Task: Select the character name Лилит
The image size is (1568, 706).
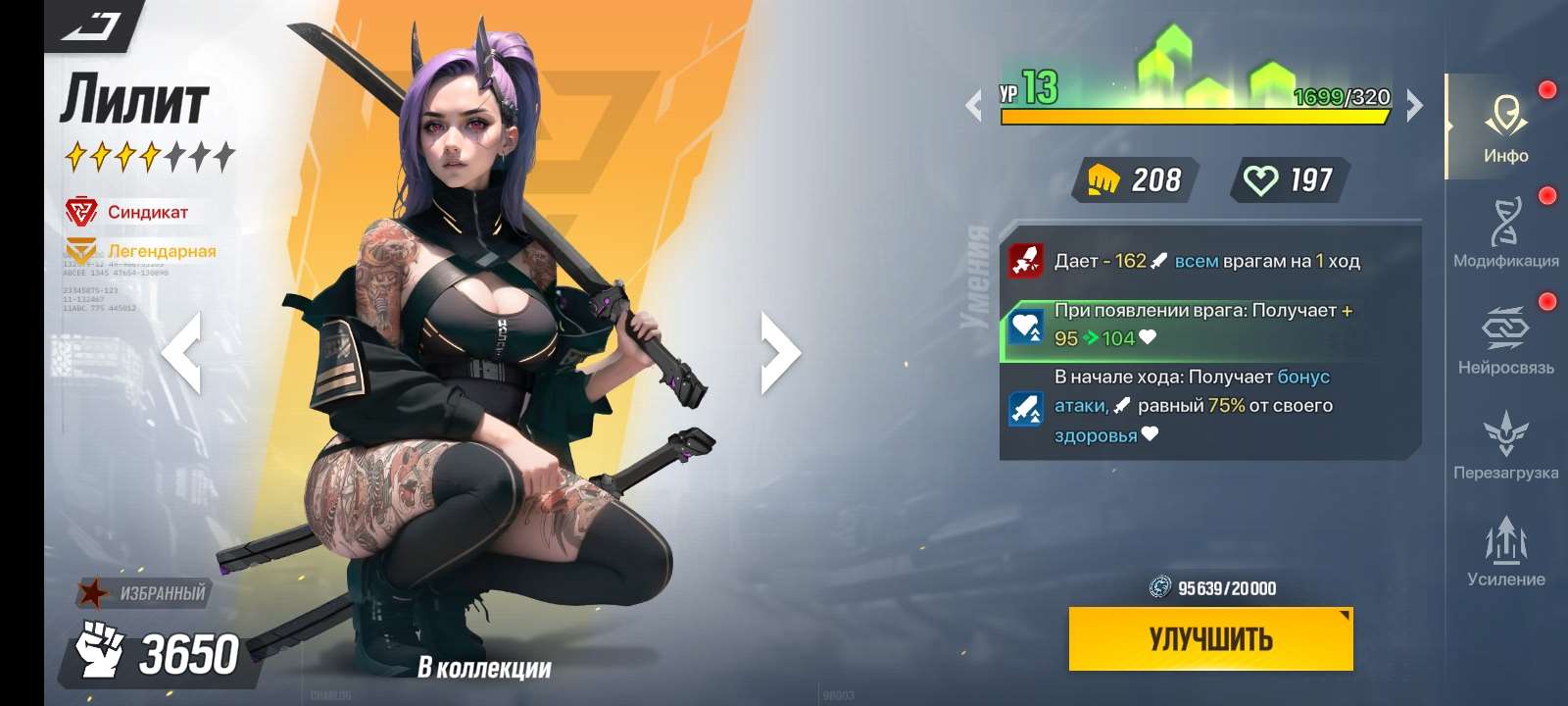Action: pyautogui.click(x=137, y=98)
